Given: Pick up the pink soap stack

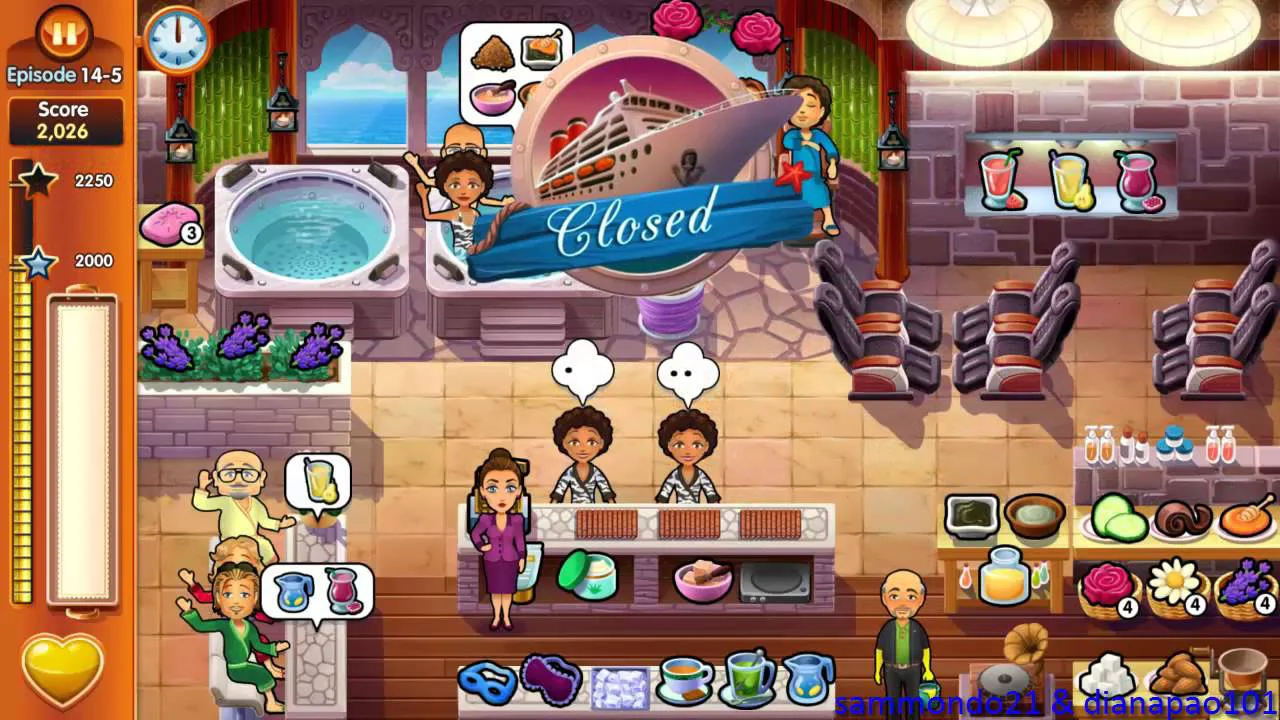Looking at the screenshot, I should 166,226.
